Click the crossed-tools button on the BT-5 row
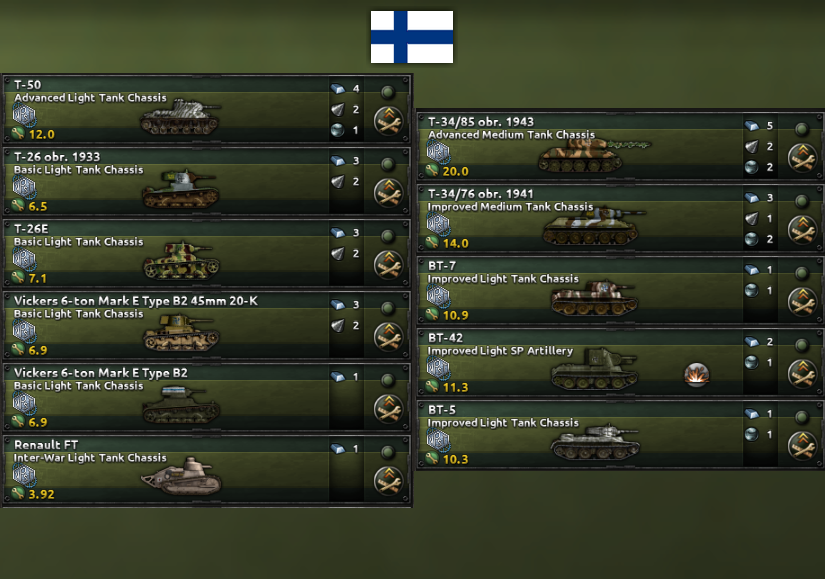The height and width of the screenshot is (579, 825). click(802, 446)
